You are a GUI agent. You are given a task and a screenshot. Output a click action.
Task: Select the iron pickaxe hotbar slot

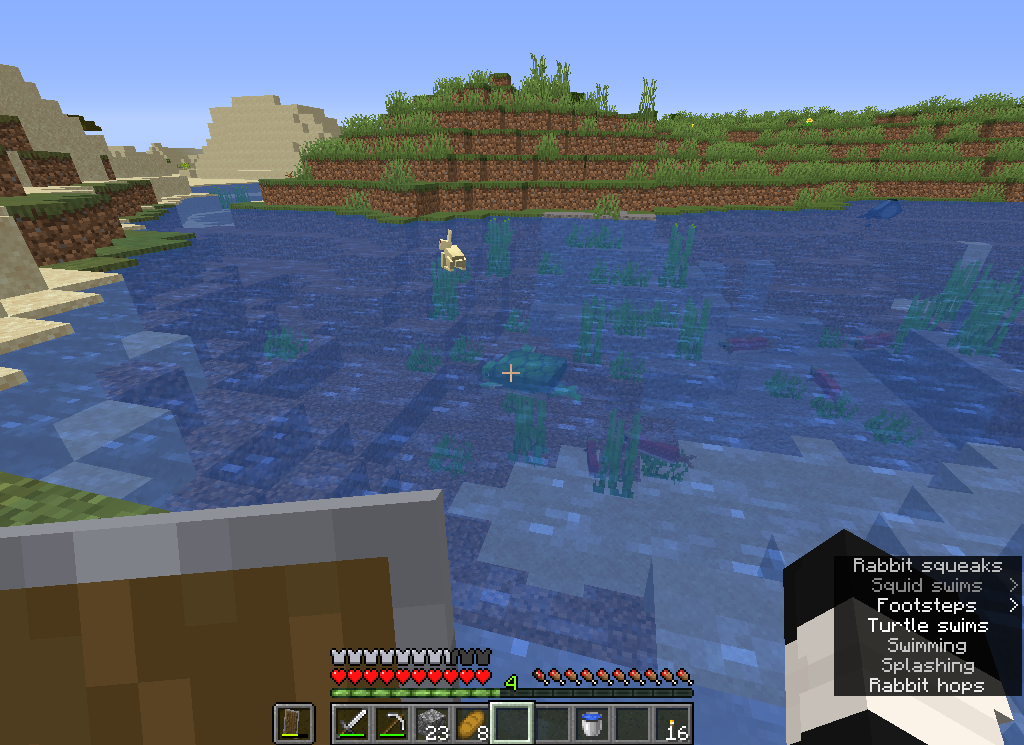pyautogui.click(x=392, y=723)
